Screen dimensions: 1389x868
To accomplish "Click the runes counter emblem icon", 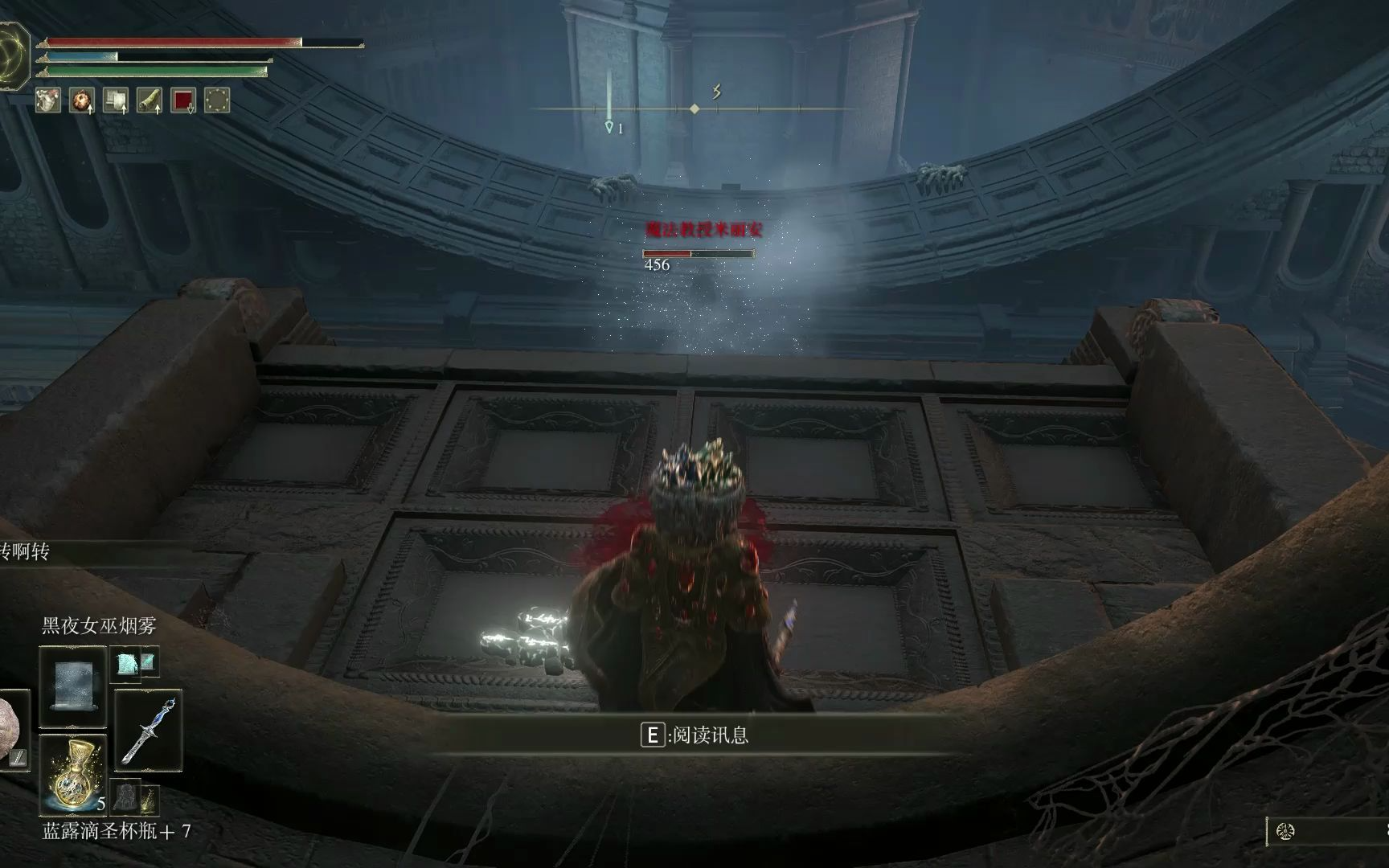I will coord(1285,832).
